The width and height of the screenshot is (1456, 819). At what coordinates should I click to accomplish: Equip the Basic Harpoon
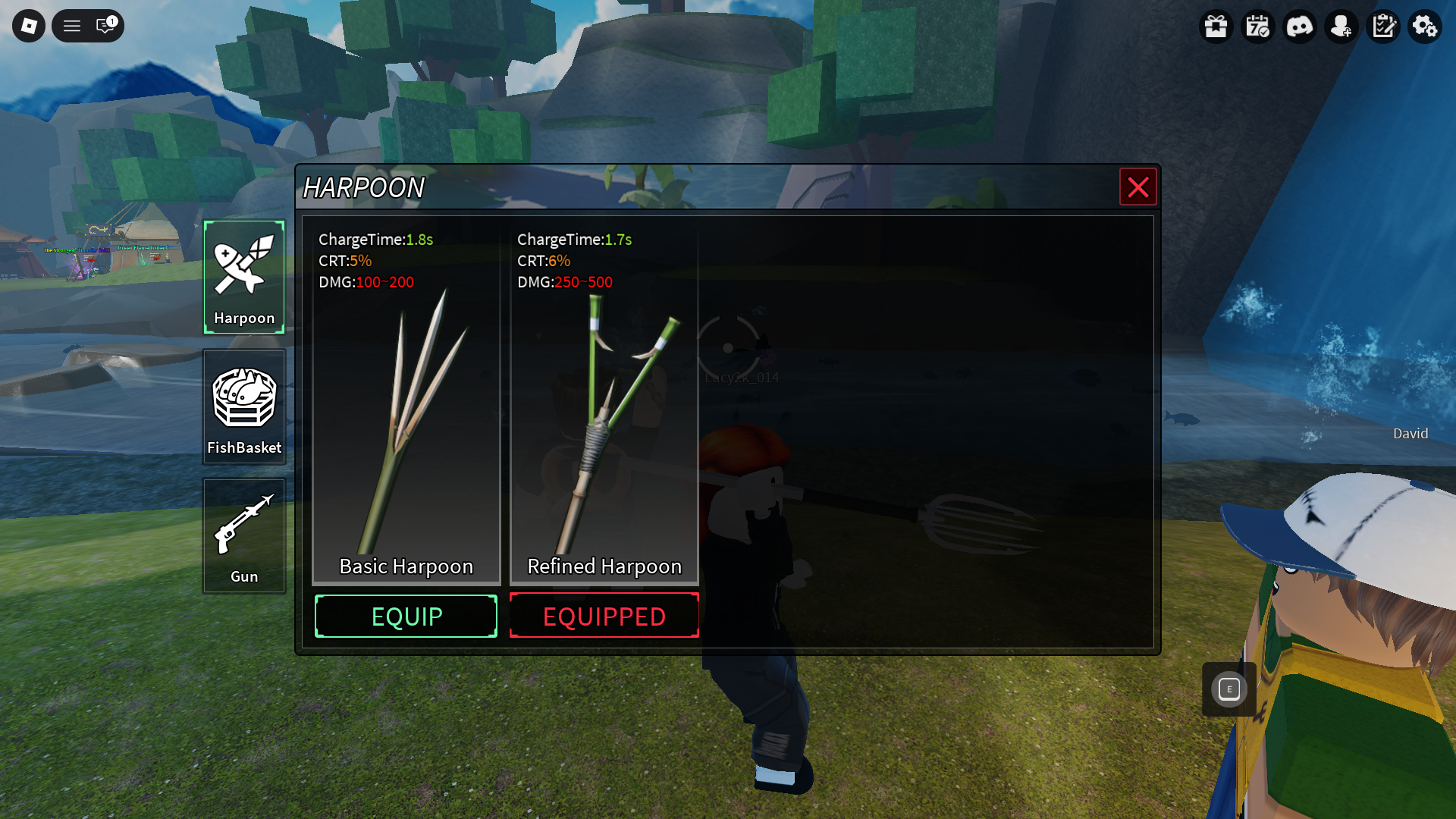coord(406,616)
